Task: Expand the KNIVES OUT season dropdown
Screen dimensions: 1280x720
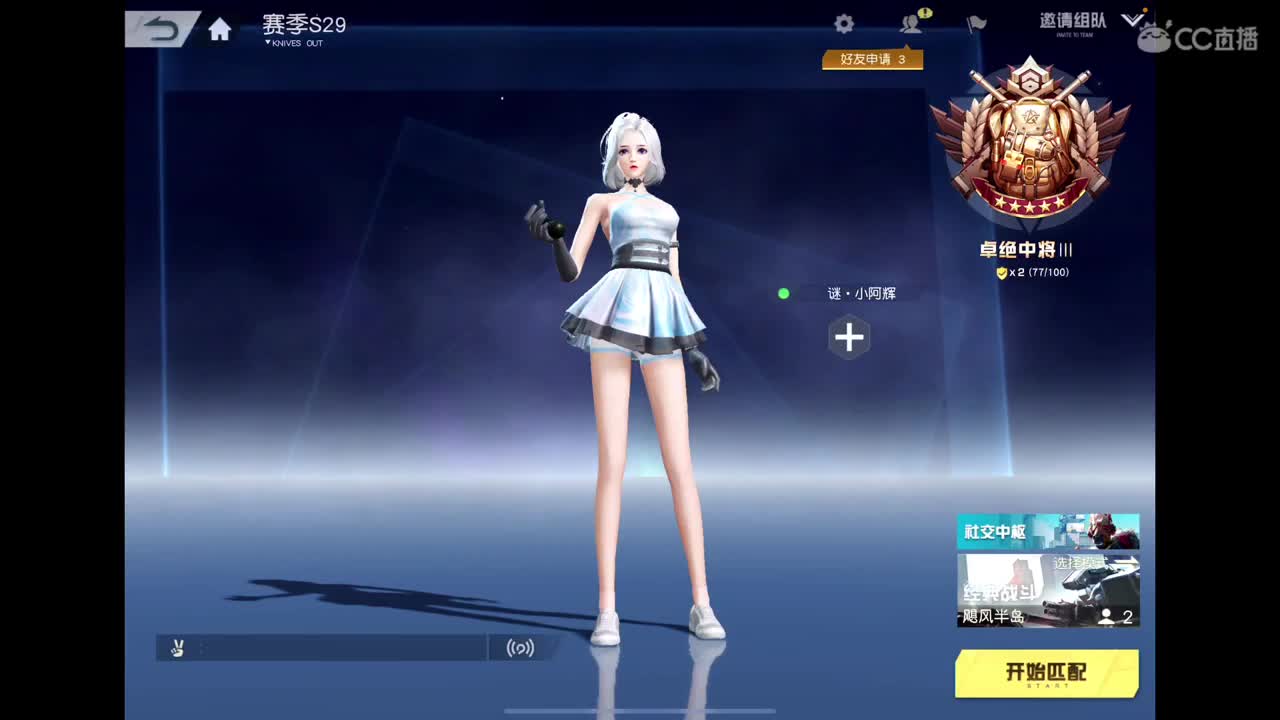Action: (x=292, y=43)
